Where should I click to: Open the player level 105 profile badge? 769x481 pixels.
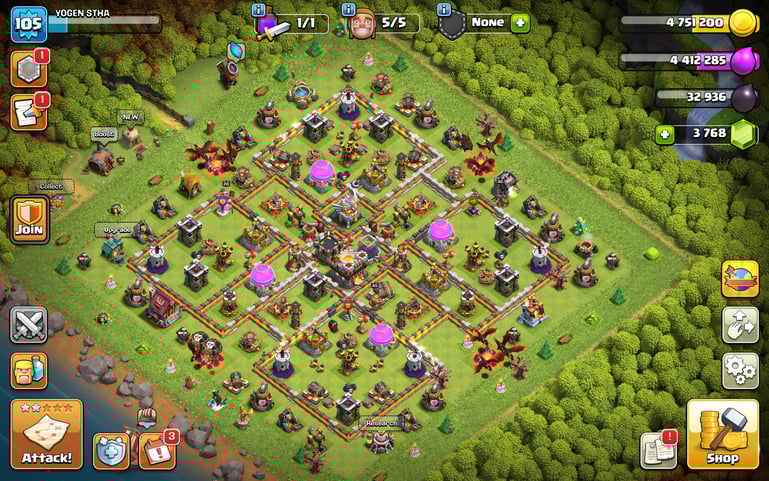click(x=29, y=24)
